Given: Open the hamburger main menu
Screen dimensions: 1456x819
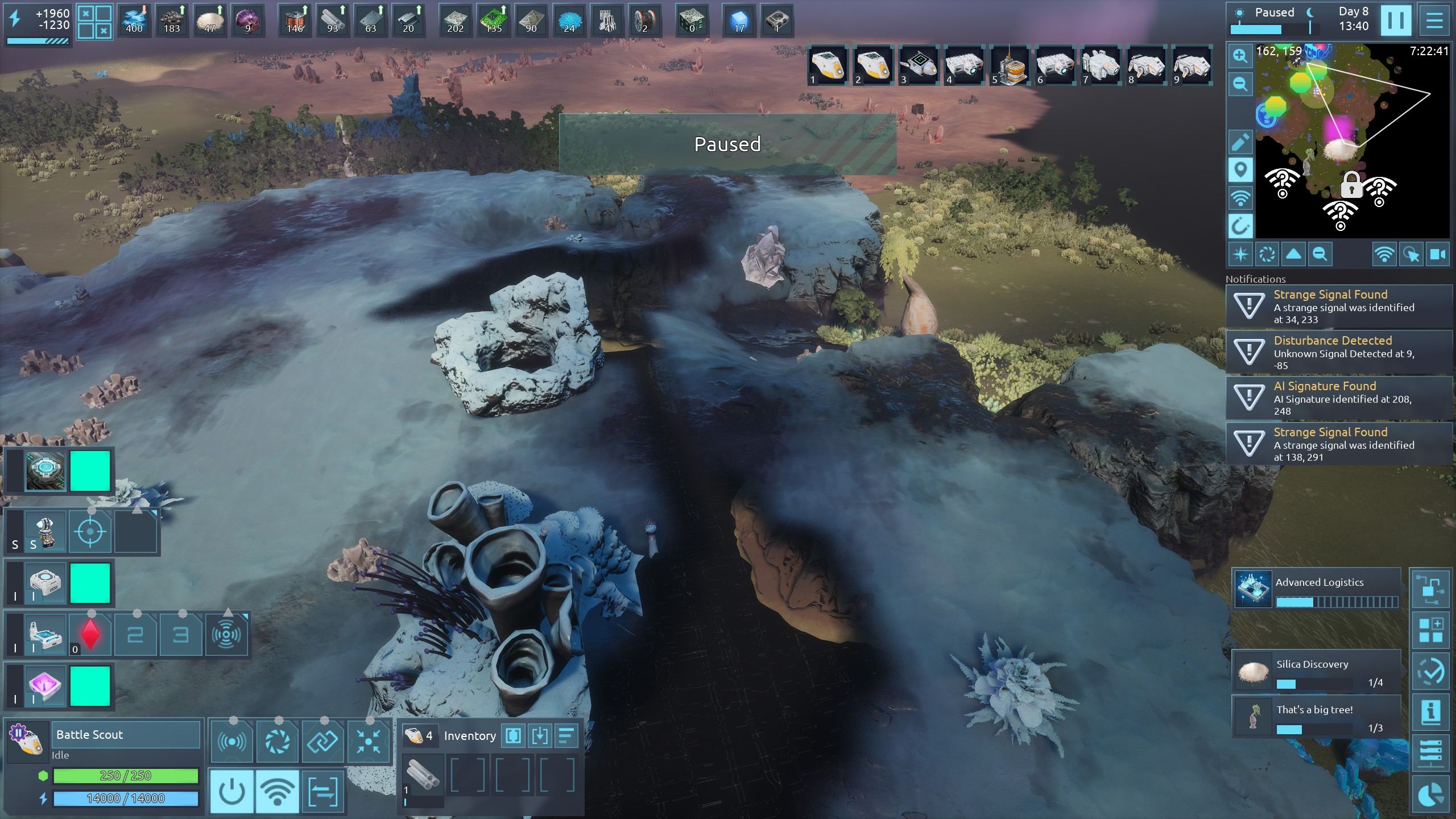Looking at the screenshot, I should 1434,20.
